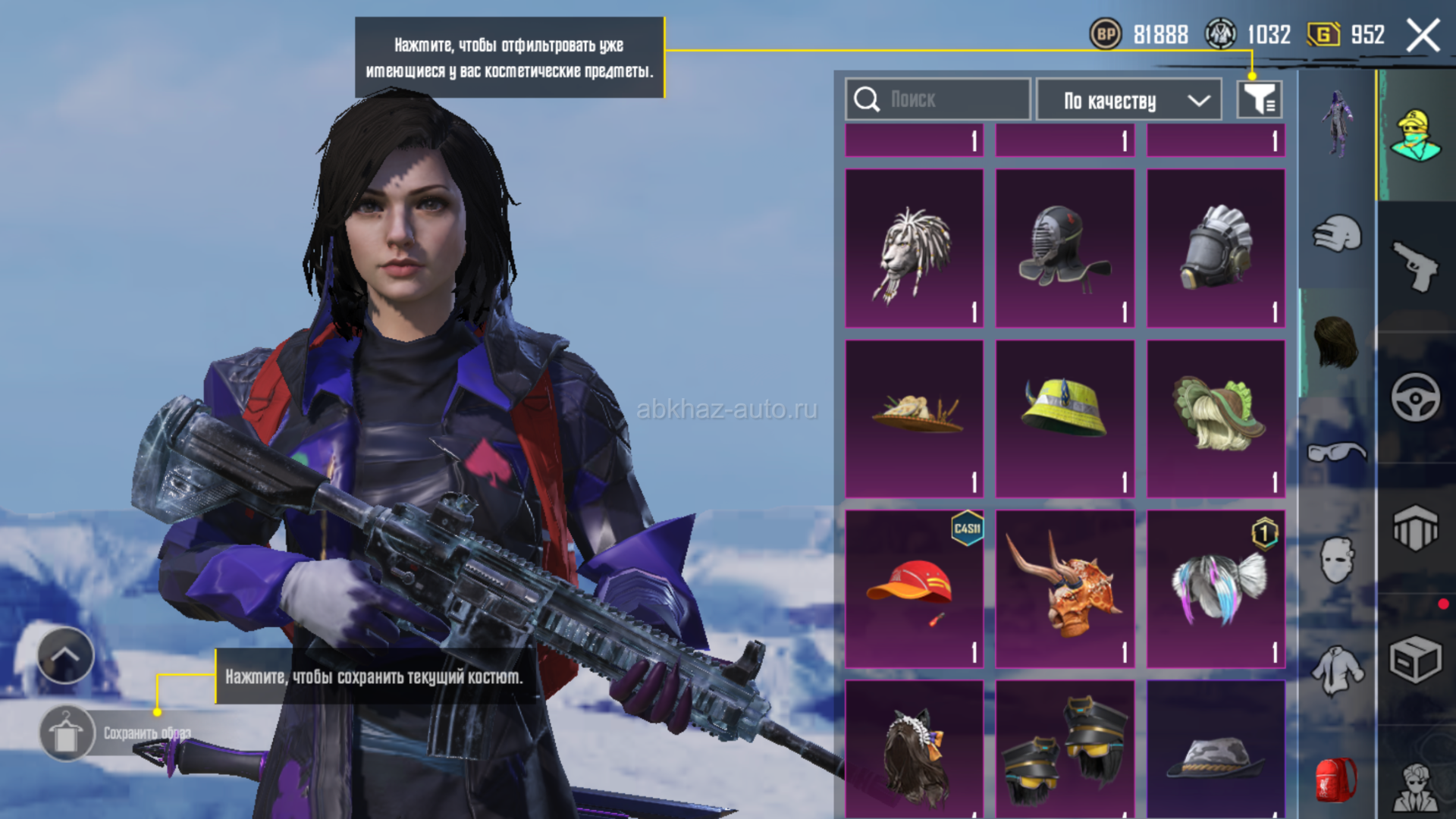Click the search field labeled Поиск
The image size is (1456, 819).
(937, 99)
